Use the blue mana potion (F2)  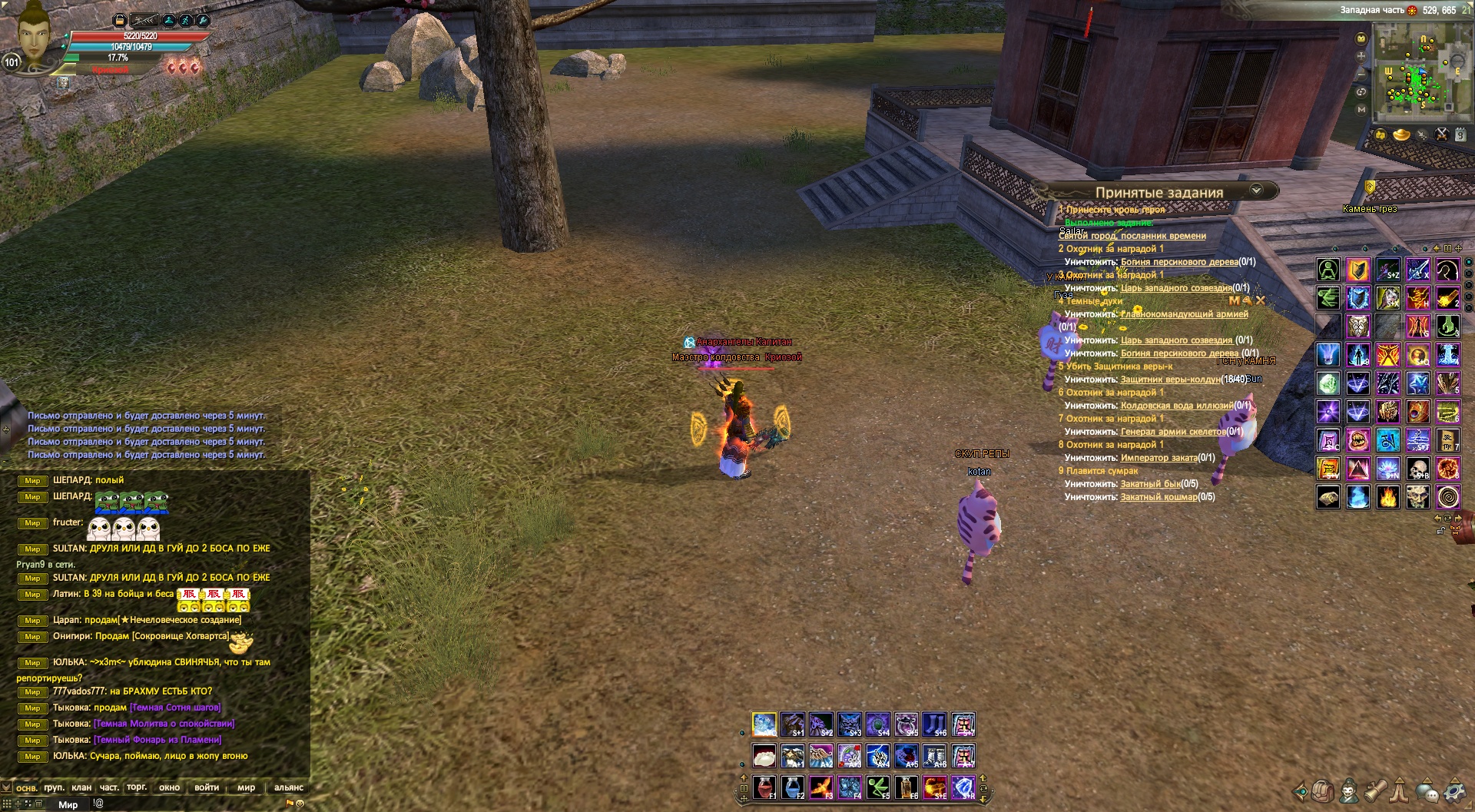[792, 787]
